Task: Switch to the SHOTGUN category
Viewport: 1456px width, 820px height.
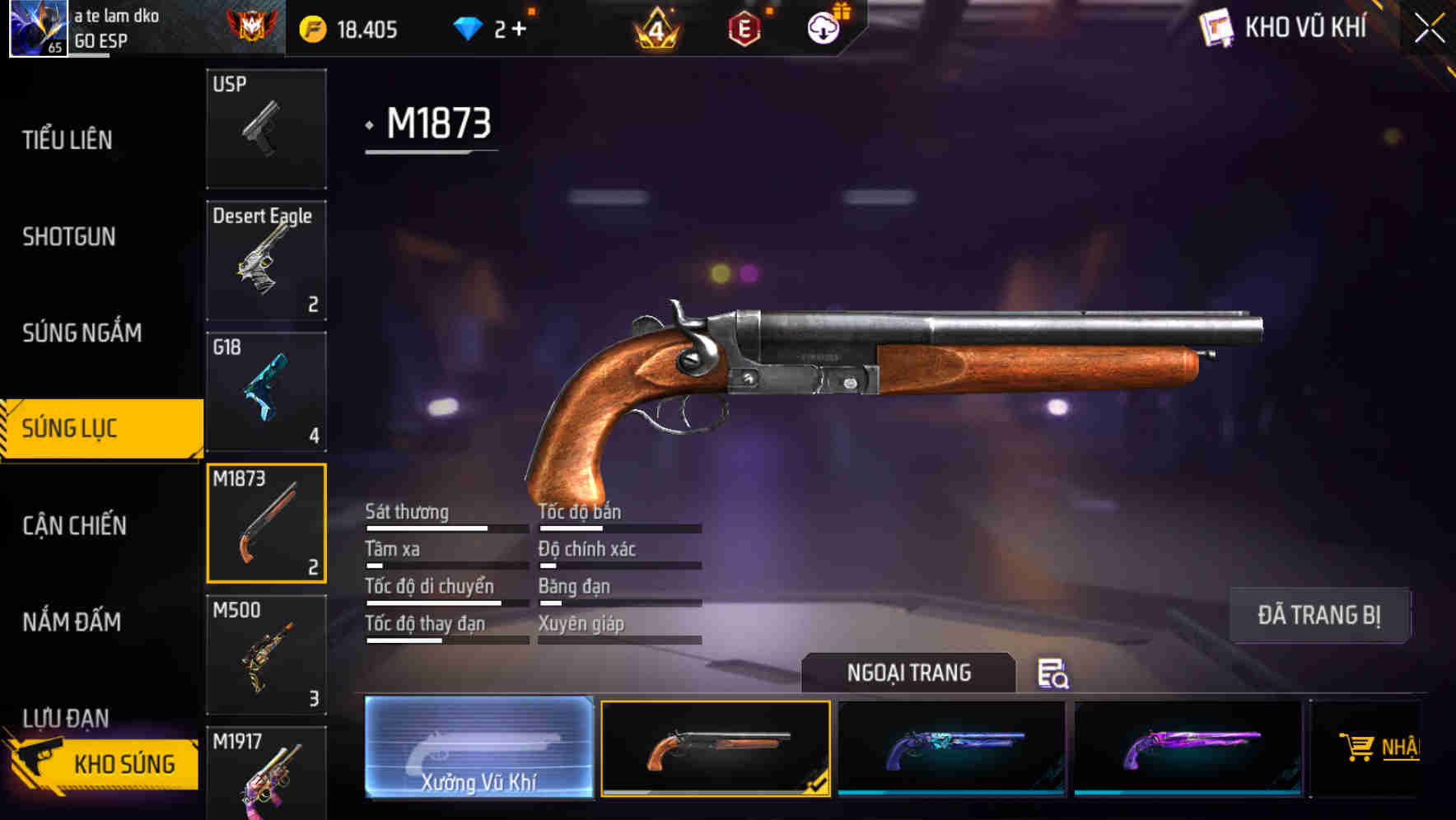Action: point(69,237)
